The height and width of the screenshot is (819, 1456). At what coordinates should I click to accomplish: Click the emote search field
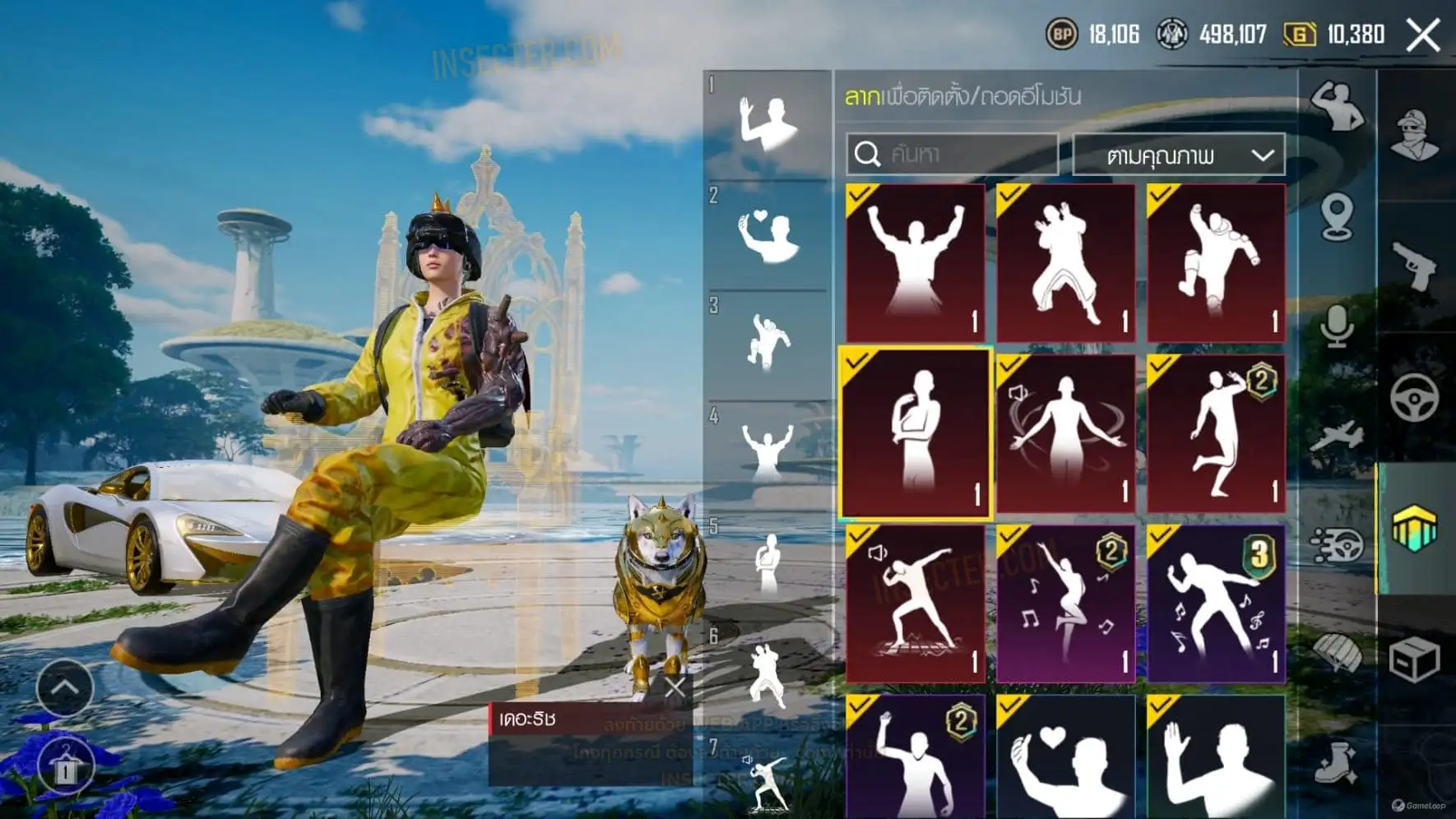pos(952,154)
